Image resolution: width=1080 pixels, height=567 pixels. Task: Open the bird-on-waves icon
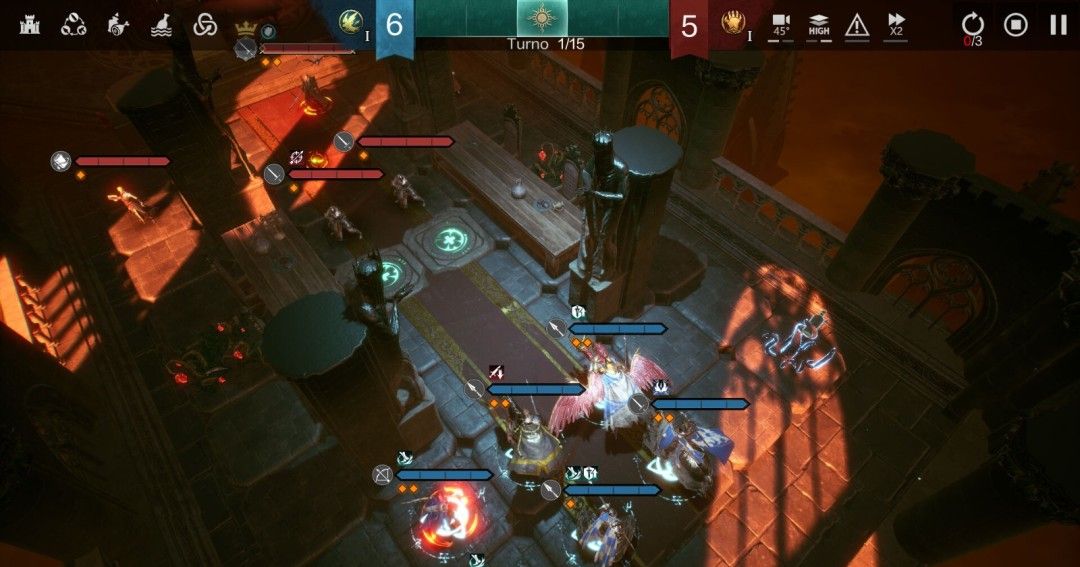[161, 24]
